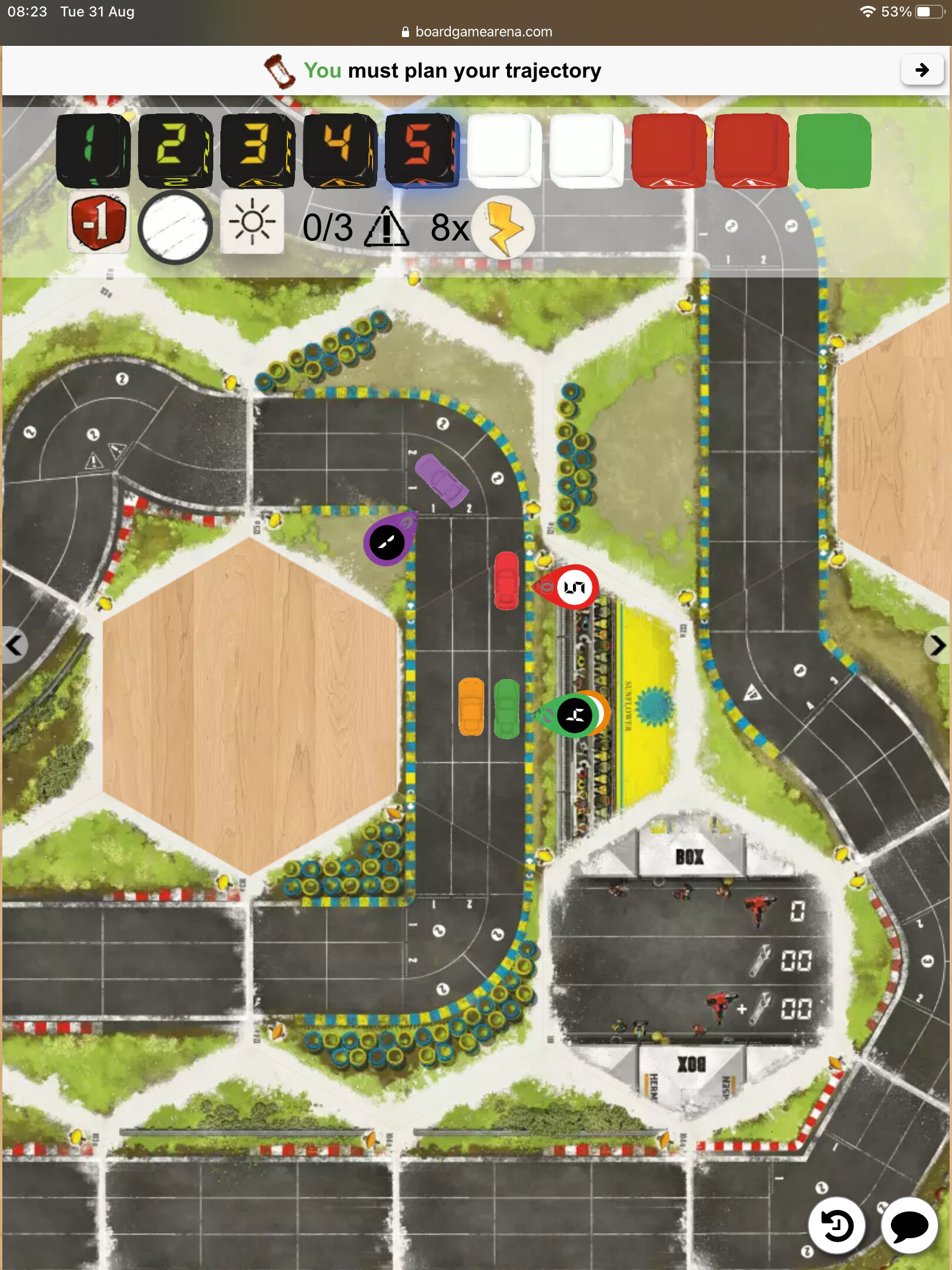Screen dimensions: 952x1270
Task: Click the lightning bolt boost token
Action: coord(503,228)
